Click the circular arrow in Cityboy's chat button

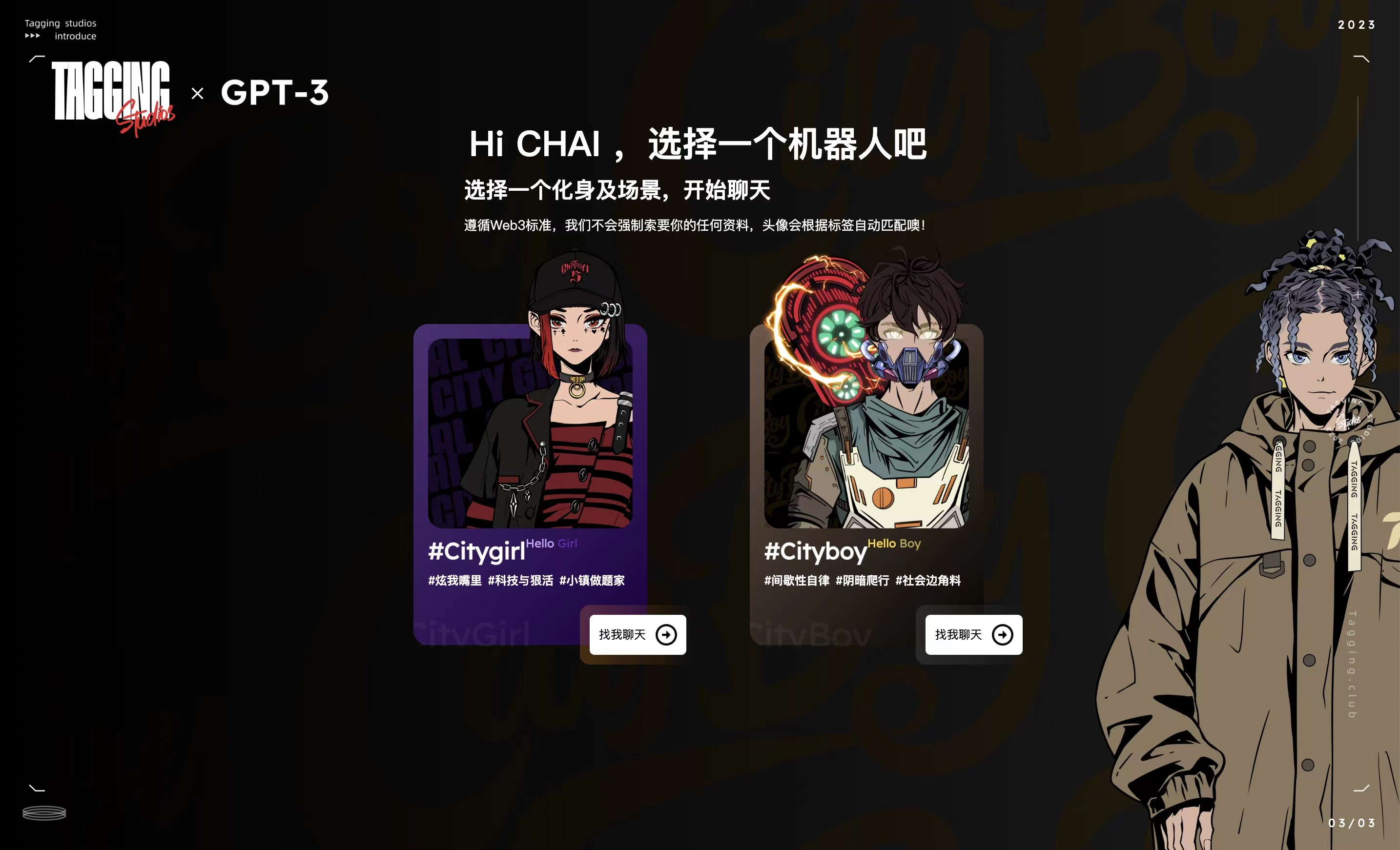pos(1003,635)
